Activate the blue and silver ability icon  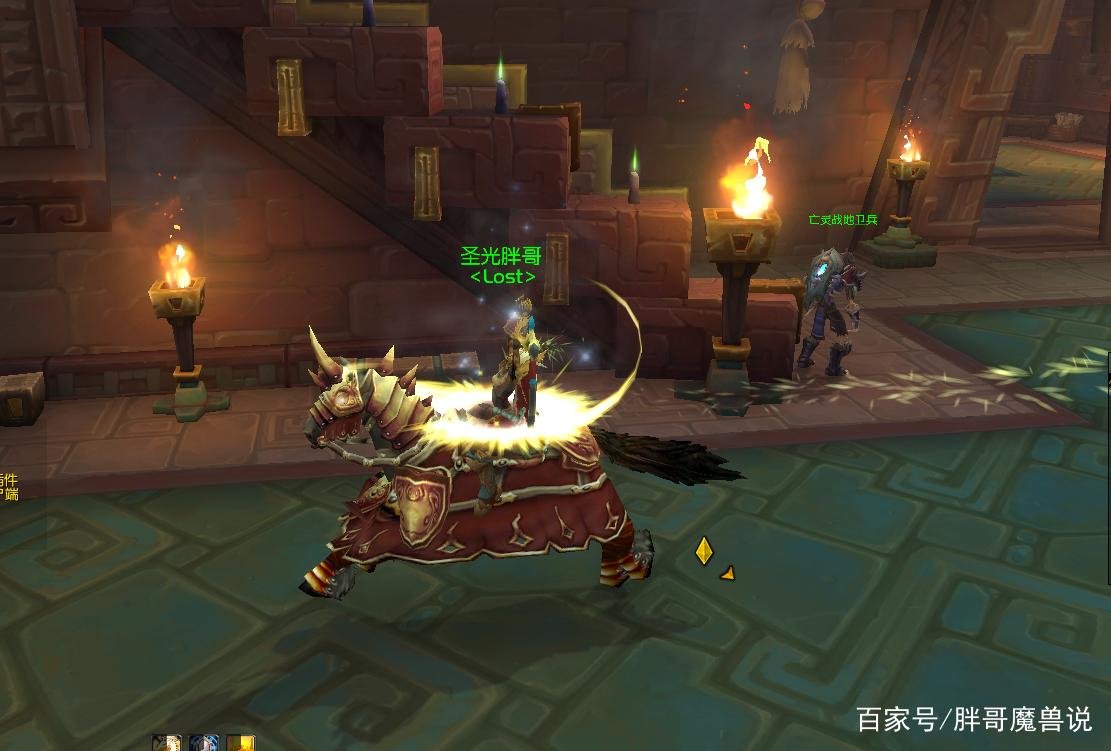click(x=203, y=743)
